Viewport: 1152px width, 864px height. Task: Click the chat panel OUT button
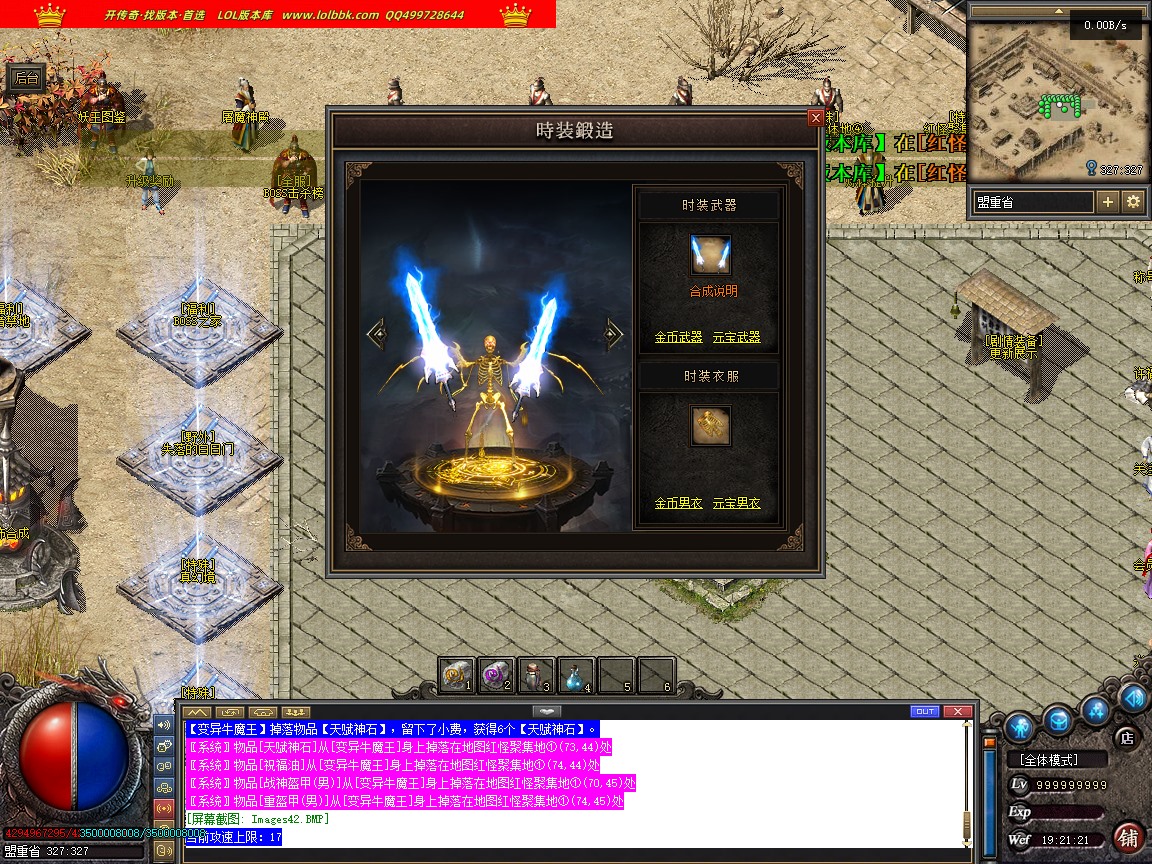[925, 711]
